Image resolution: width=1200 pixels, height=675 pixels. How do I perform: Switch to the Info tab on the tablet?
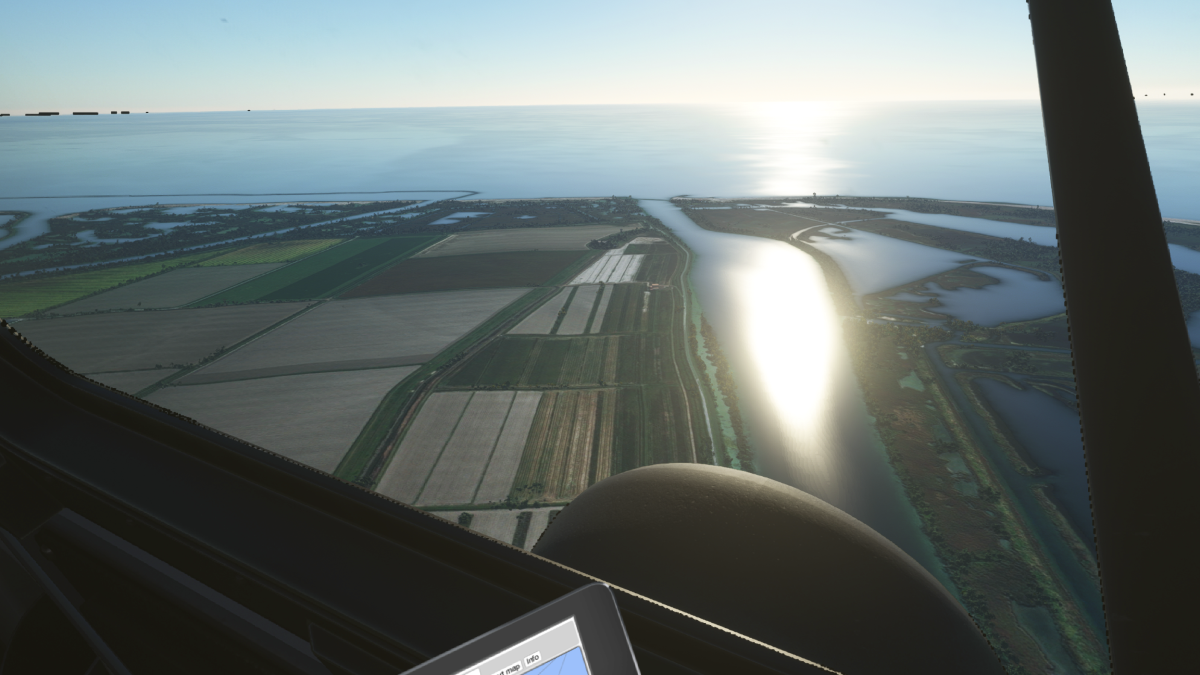click(x=532, y=658)
